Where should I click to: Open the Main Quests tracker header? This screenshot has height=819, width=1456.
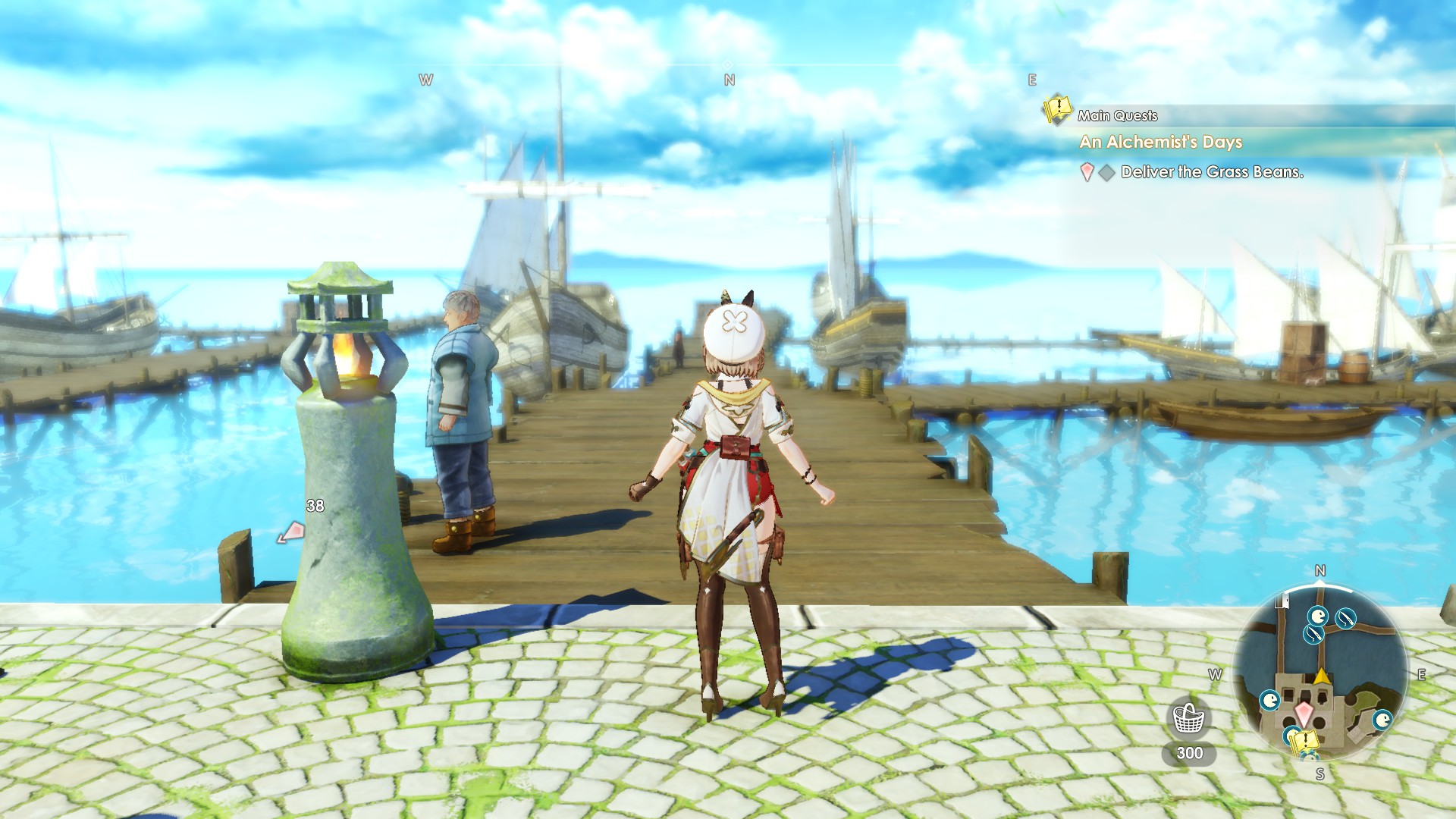(x=1117, y=115)
